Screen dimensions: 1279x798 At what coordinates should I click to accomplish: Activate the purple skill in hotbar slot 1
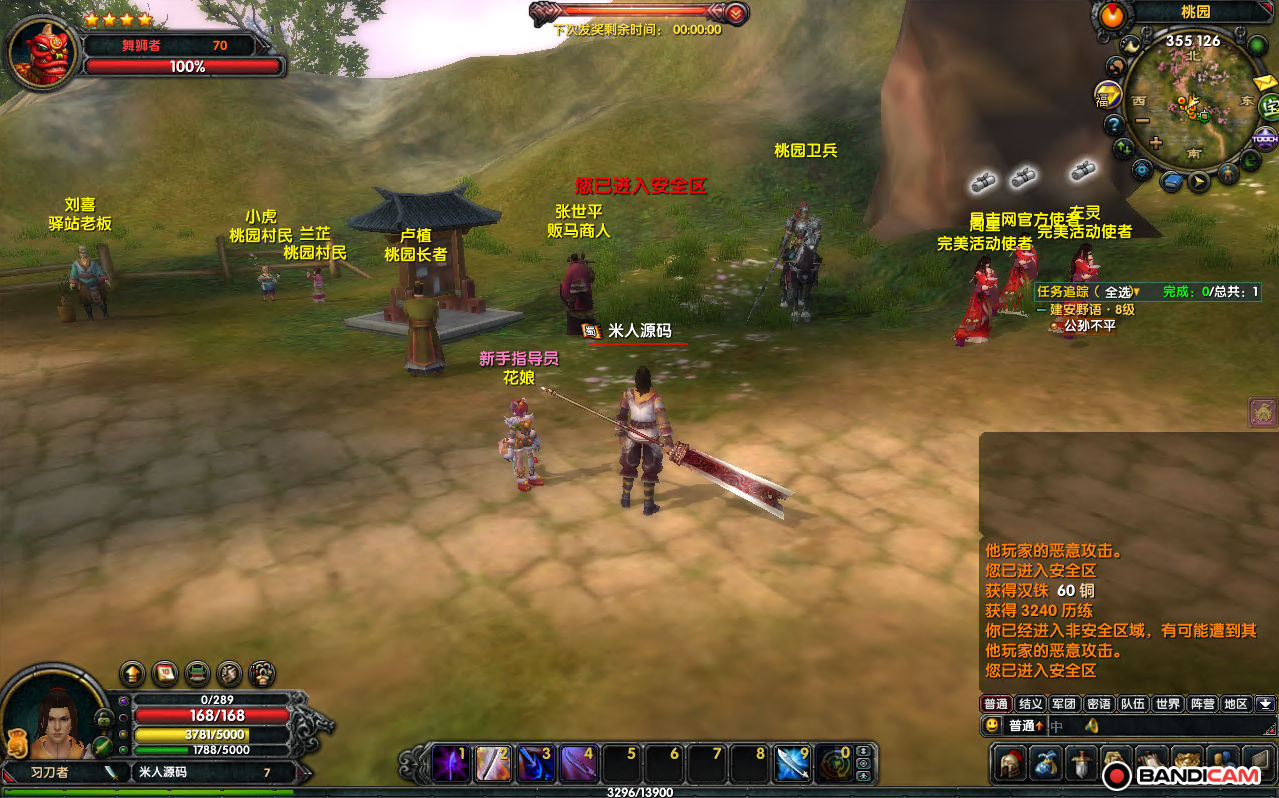pyautogui.click(x=450, y=764)
